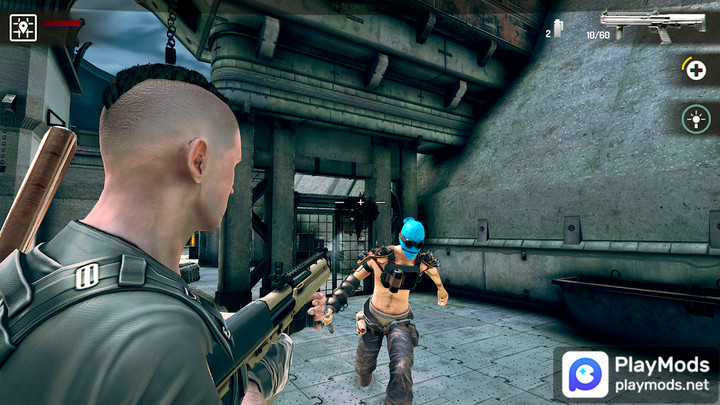Select the grenade icon
Viewport: 720px width, 405px height.
[x=558, y=29]
